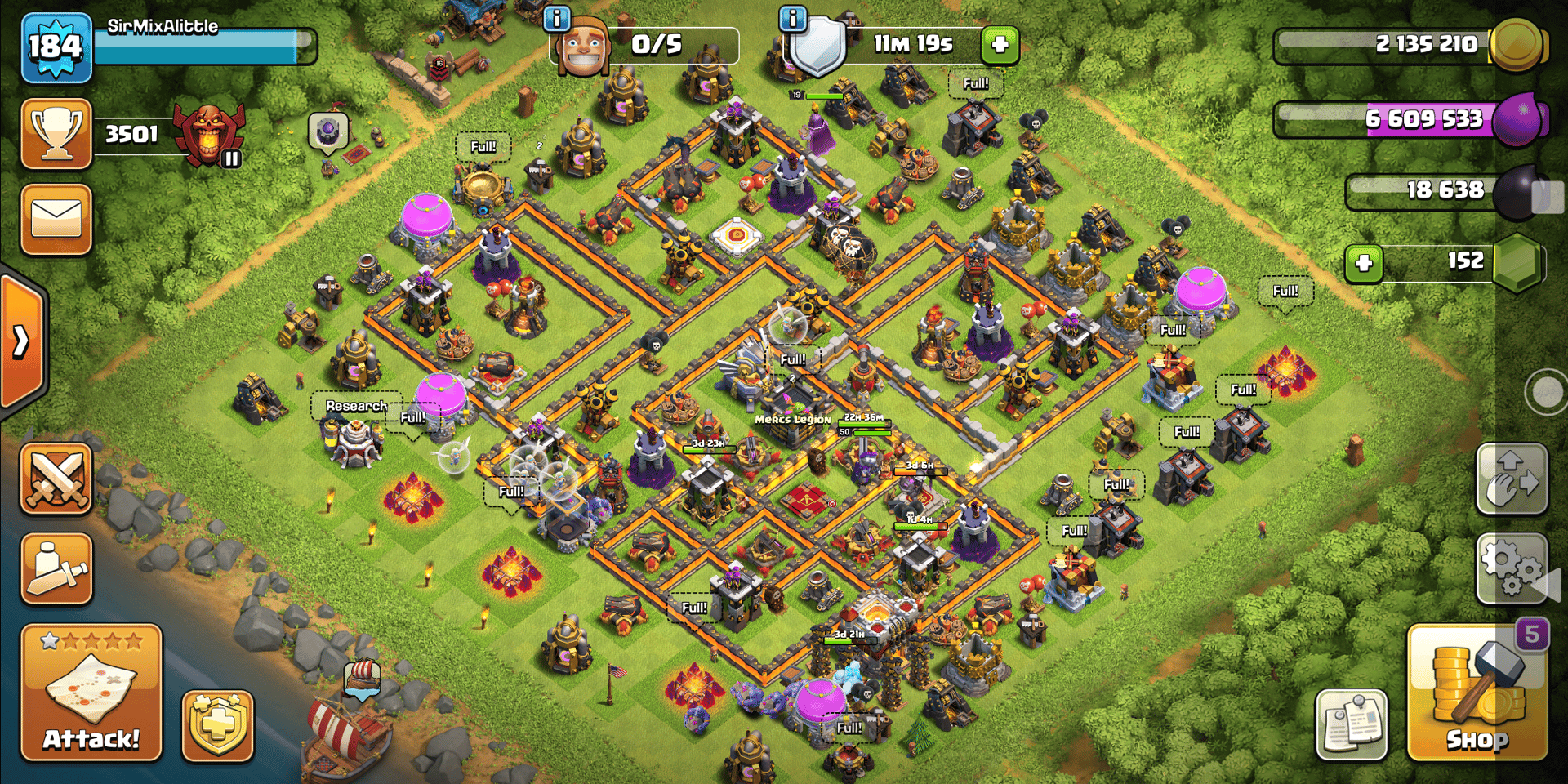Open the league badge next to trophies
Image resolution: width=1568 pixels, height=784 pixels.
pyautogui.click(x=209, y=135)
